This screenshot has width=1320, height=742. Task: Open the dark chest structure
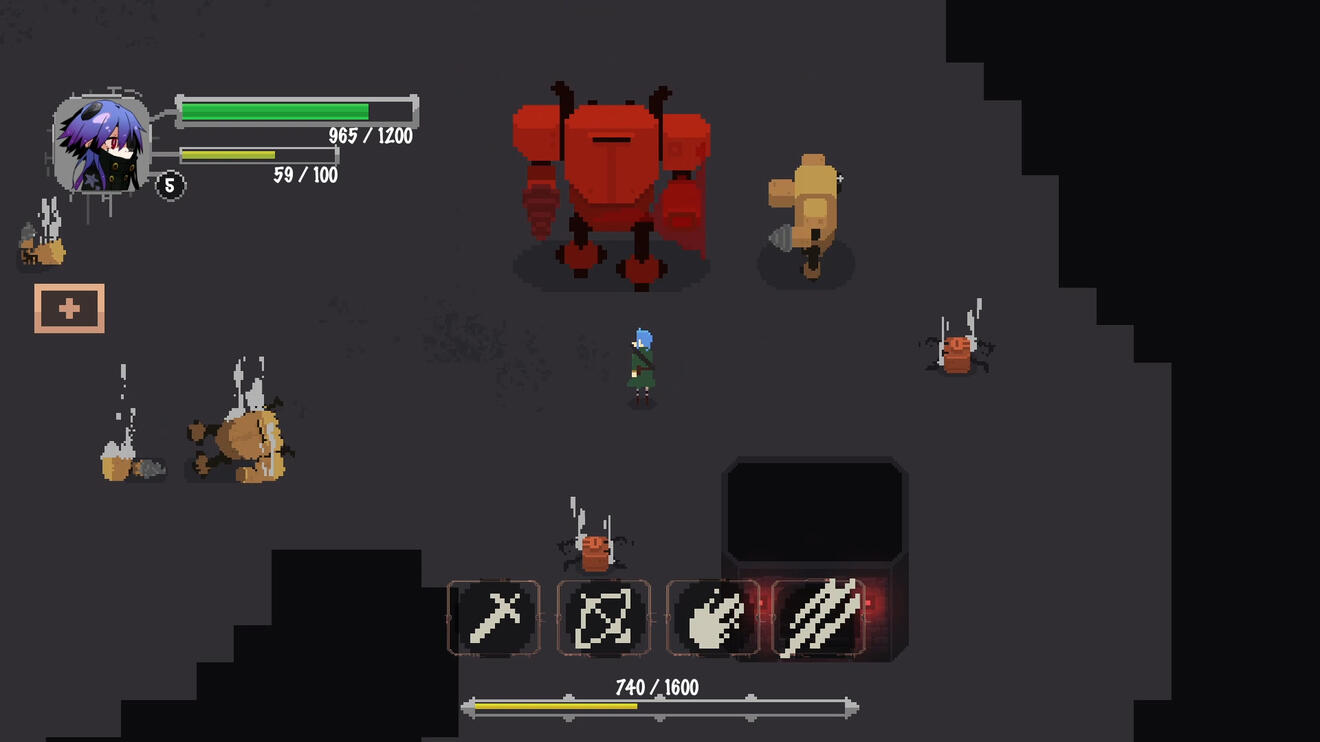click(816, 510)
